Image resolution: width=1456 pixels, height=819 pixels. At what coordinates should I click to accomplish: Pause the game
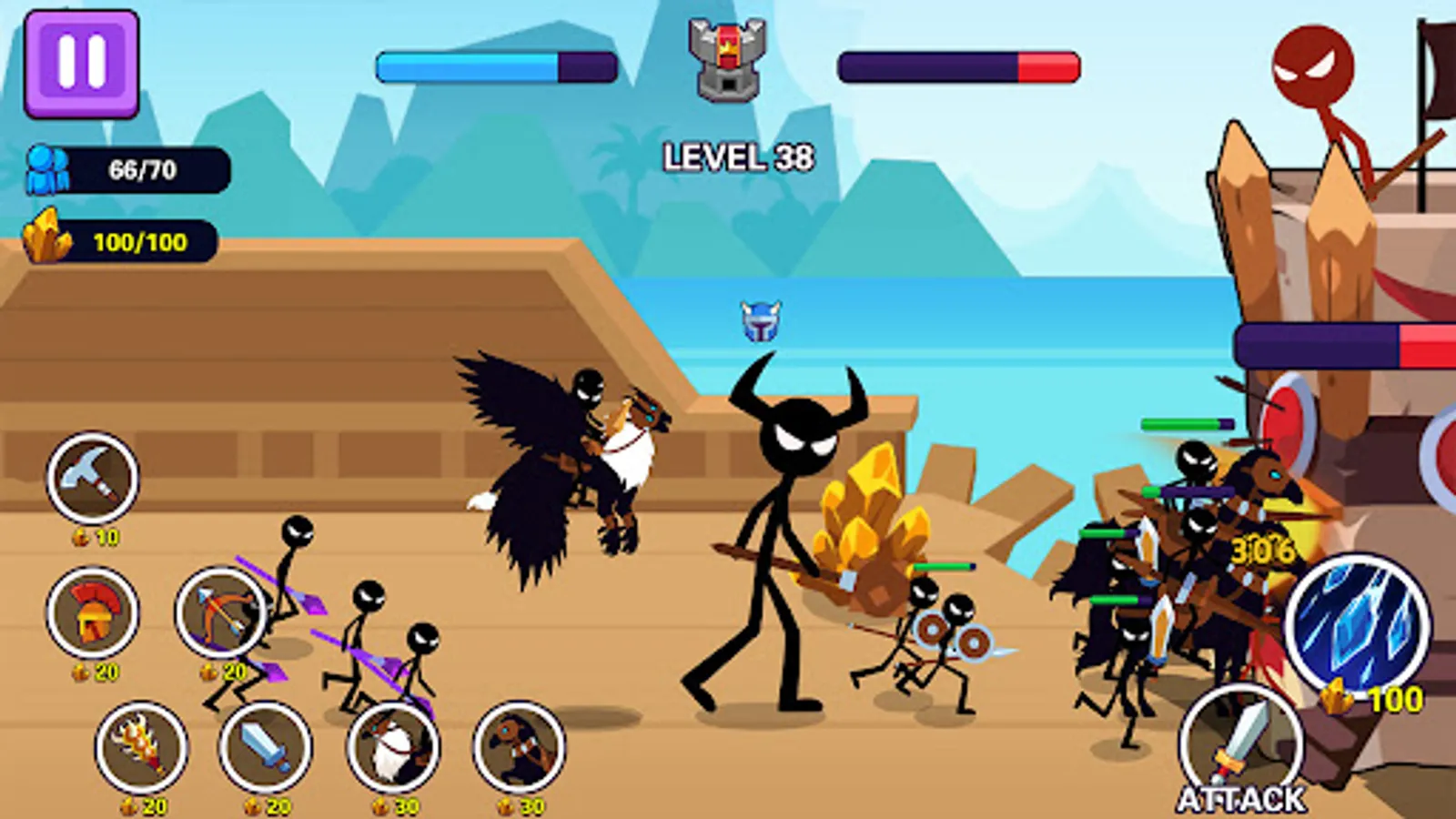[80, 64]
